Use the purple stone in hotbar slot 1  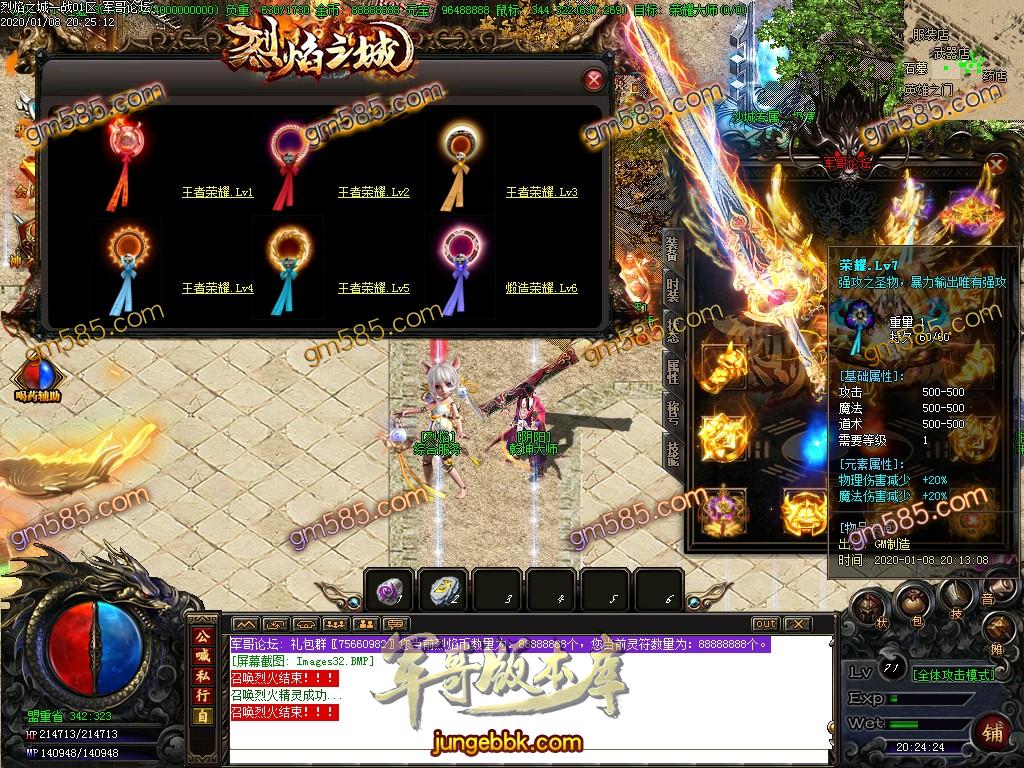[x=389, y=591]
